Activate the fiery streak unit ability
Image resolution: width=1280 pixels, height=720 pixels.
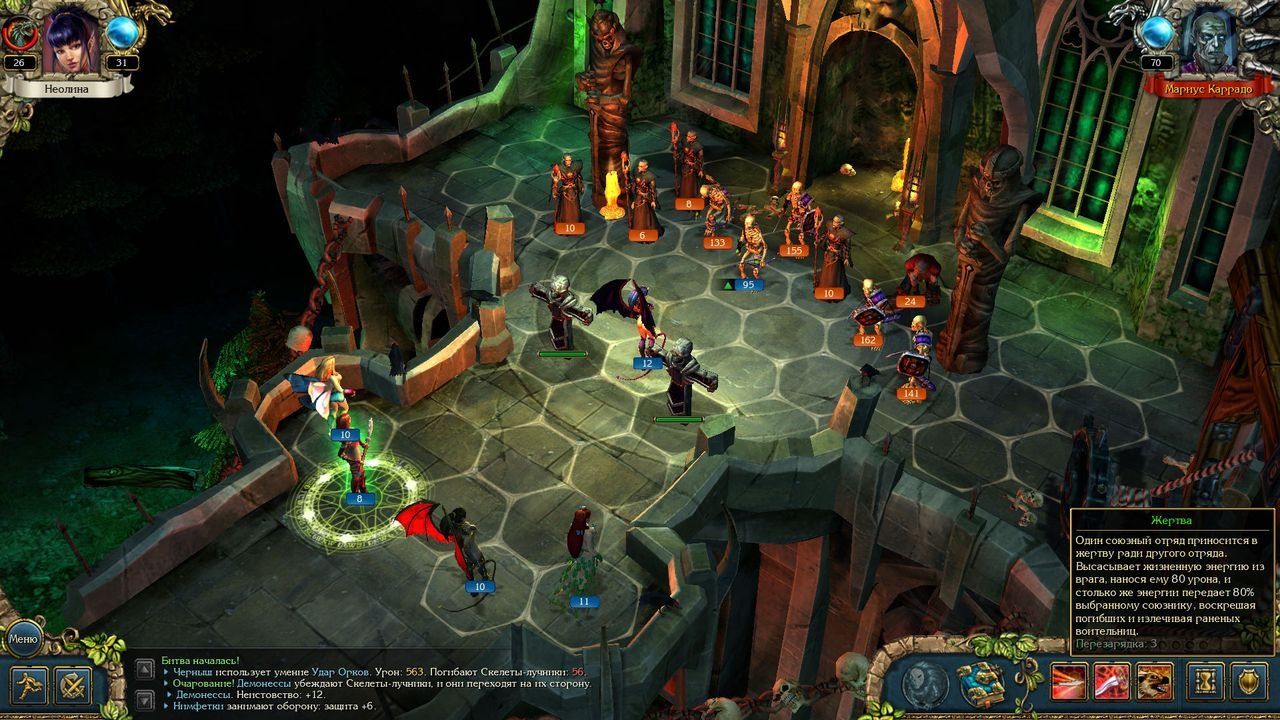pyautogui.click(x=1067, y=683)
